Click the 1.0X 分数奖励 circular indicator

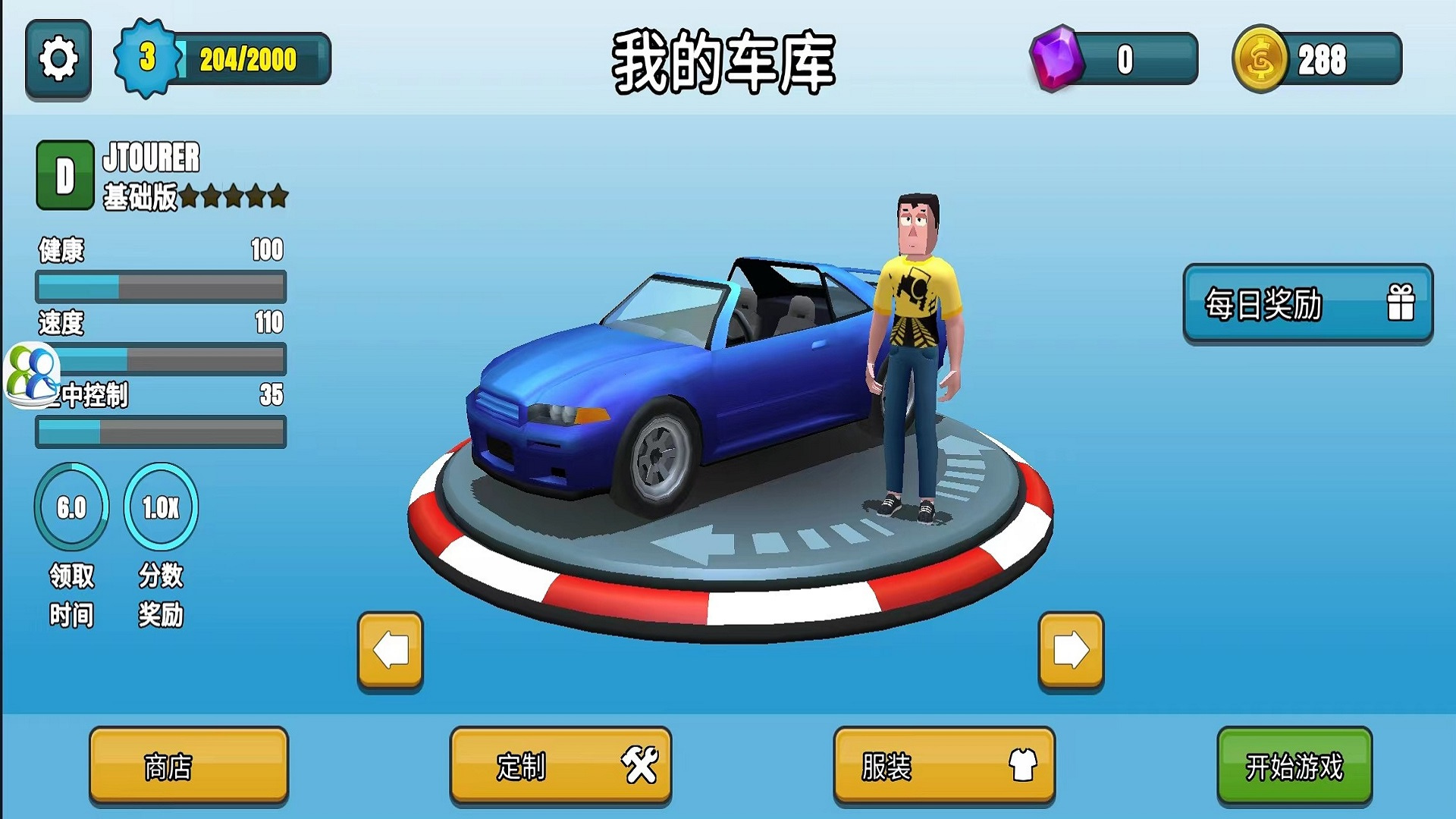(x=161, y=508)
